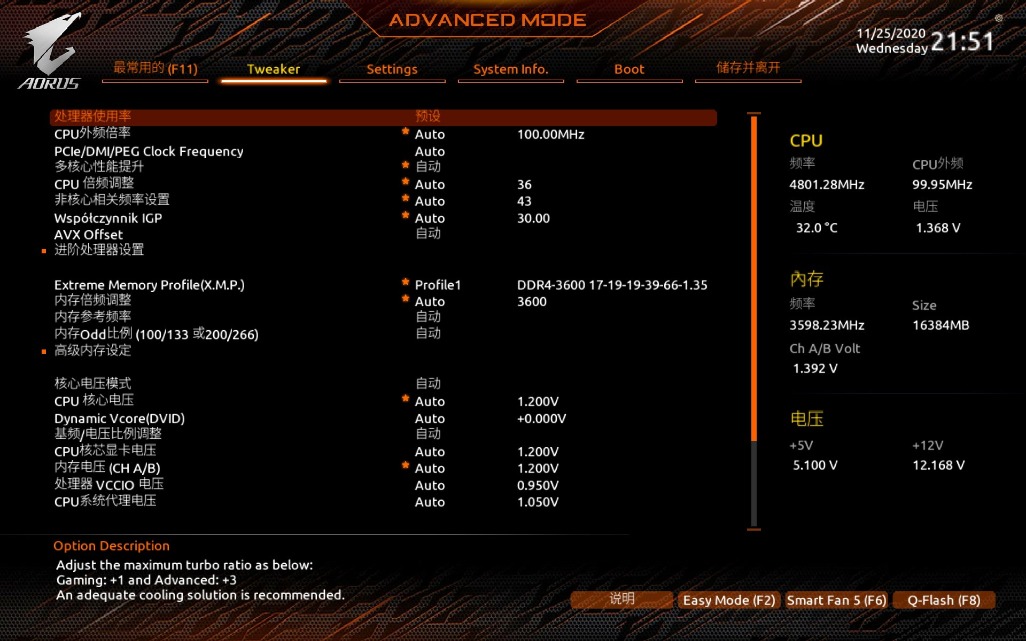Switch to Easy Mode (F2)

pos(727,600)
